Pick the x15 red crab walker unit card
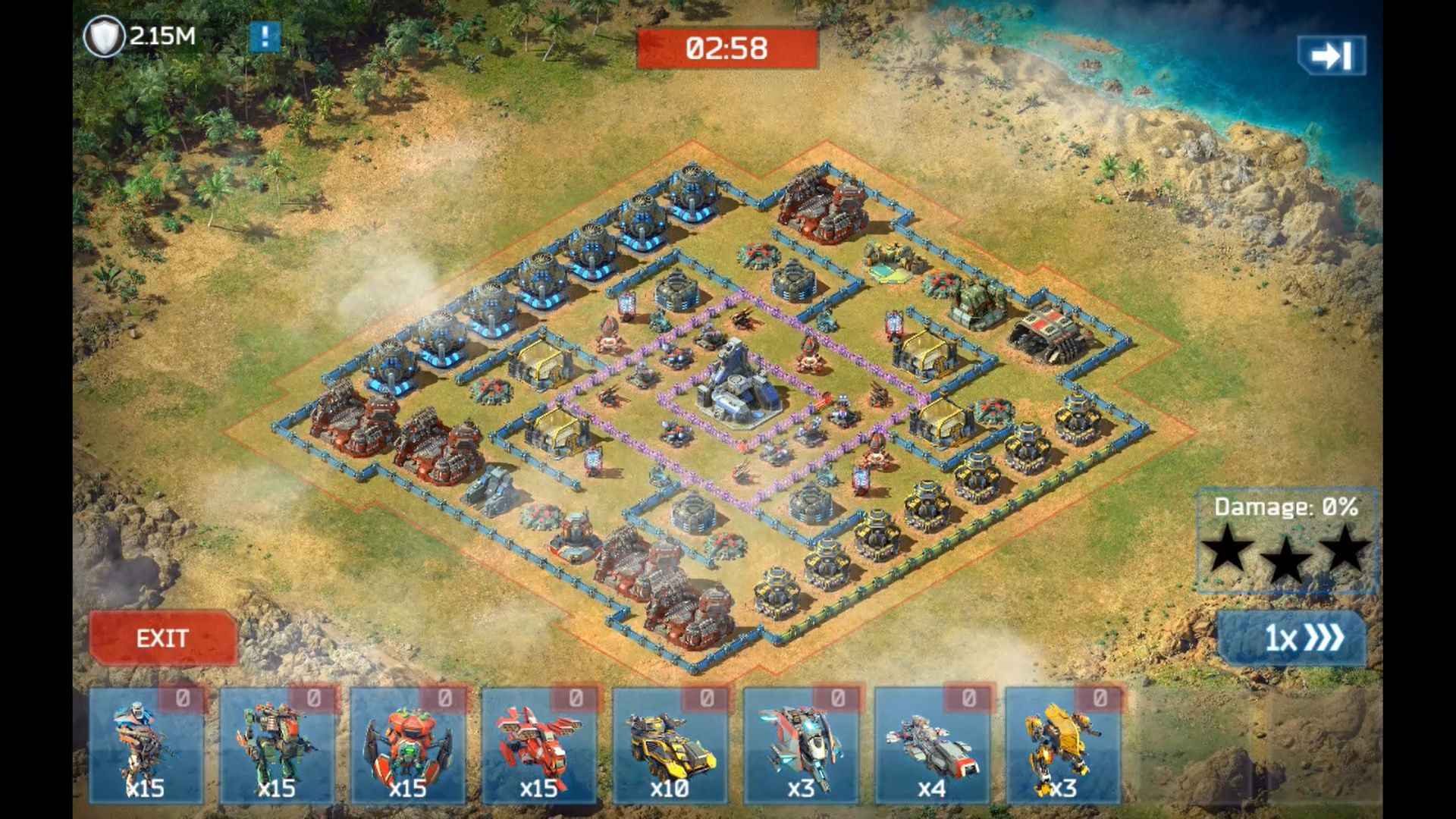Image resolution: width=1456 pixels, height=819 pixels. click(408, 745)
